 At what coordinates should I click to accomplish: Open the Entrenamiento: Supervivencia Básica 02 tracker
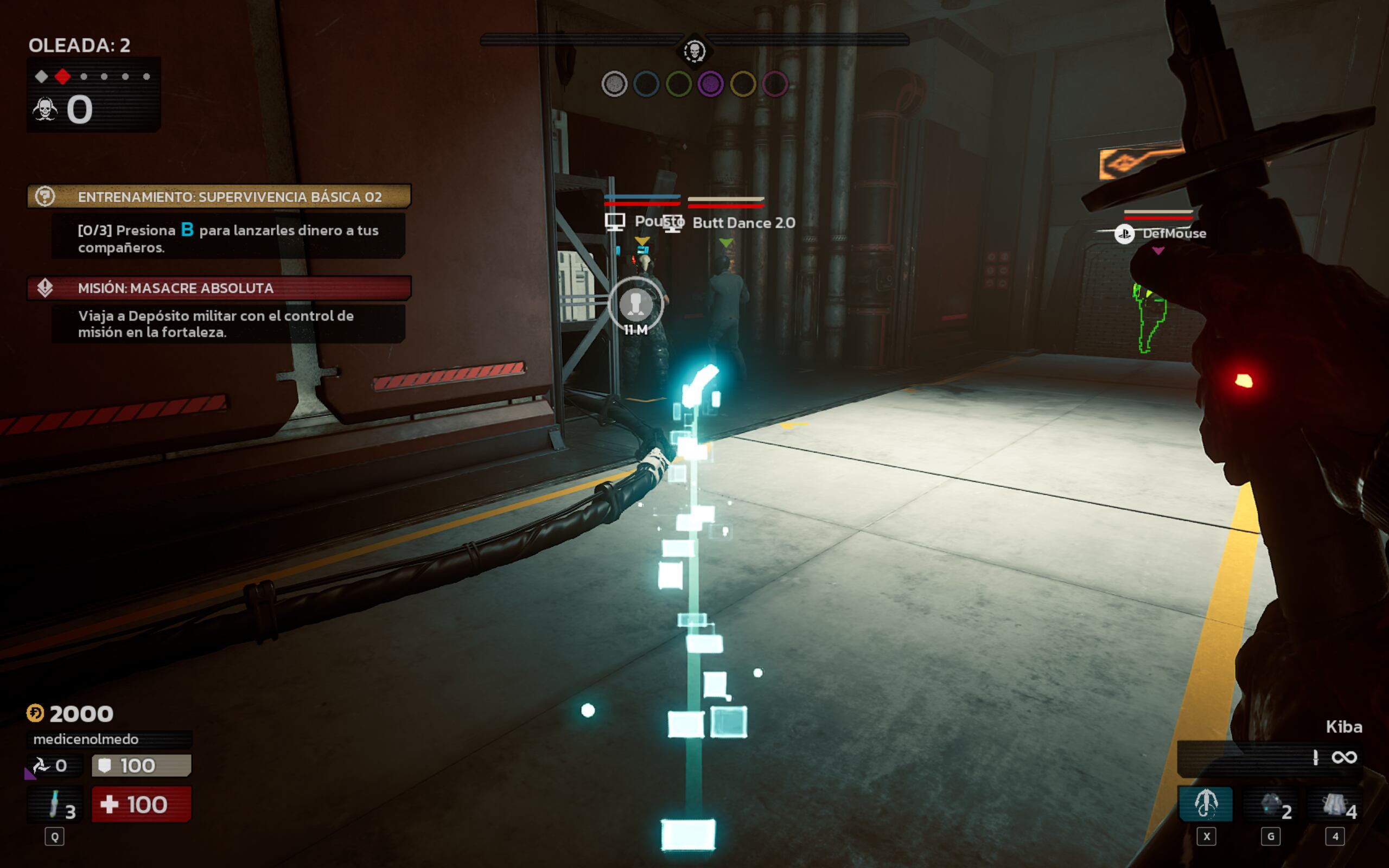(219, 197)
